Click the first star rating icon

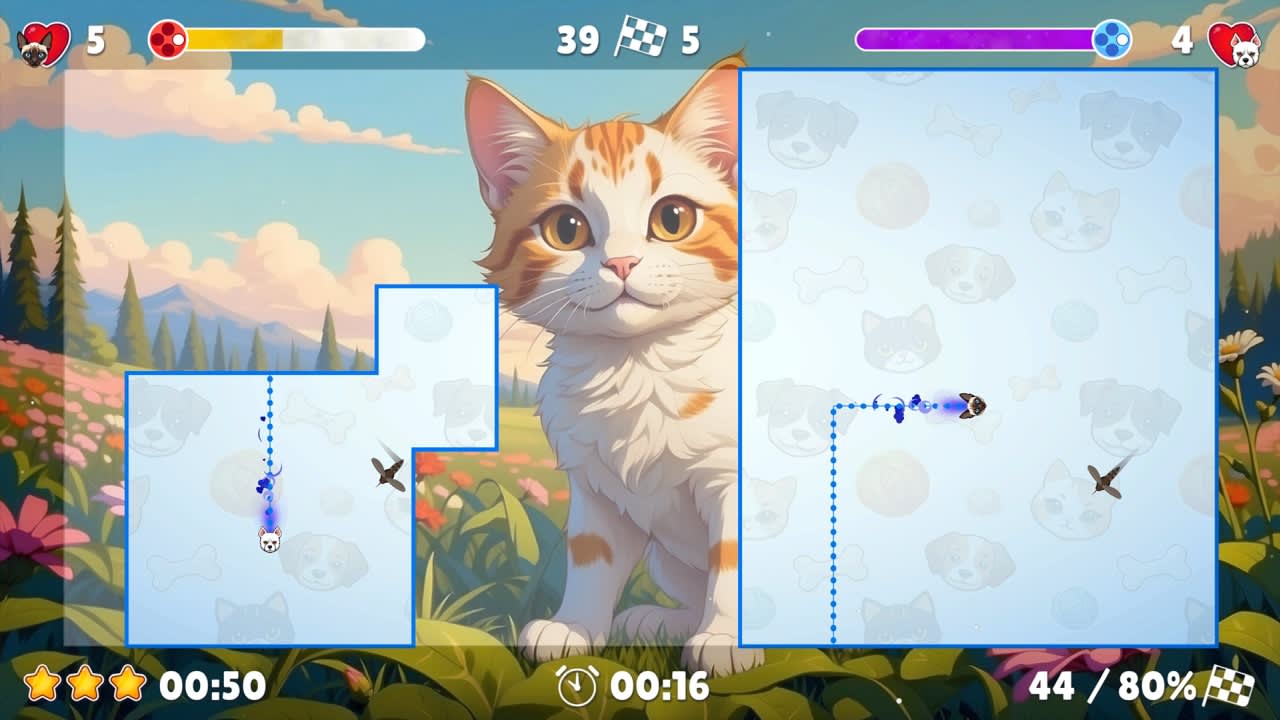click(40, 684)
